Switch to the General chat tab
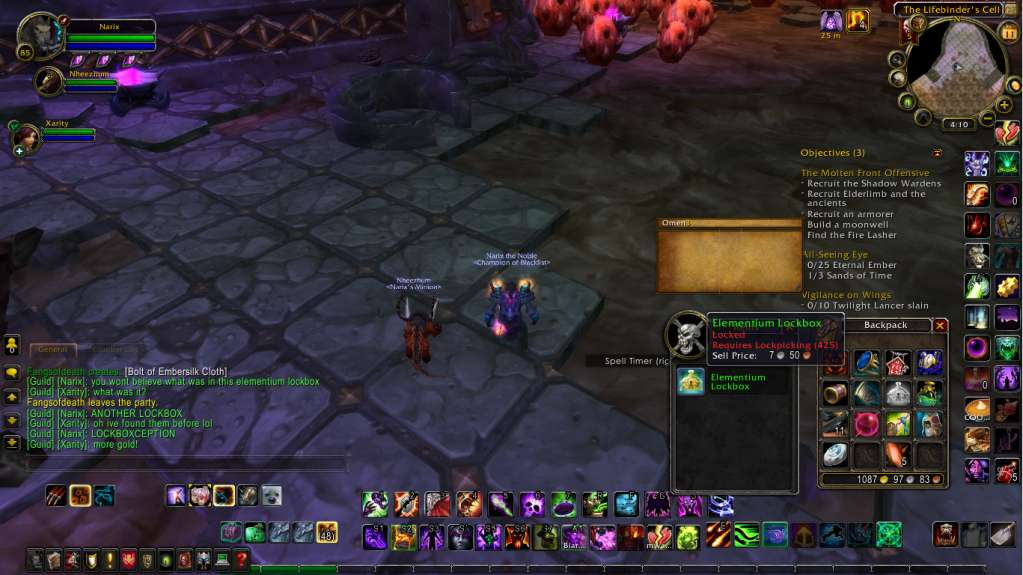This screenshot has height=575, width=1023. coord(52,349)
